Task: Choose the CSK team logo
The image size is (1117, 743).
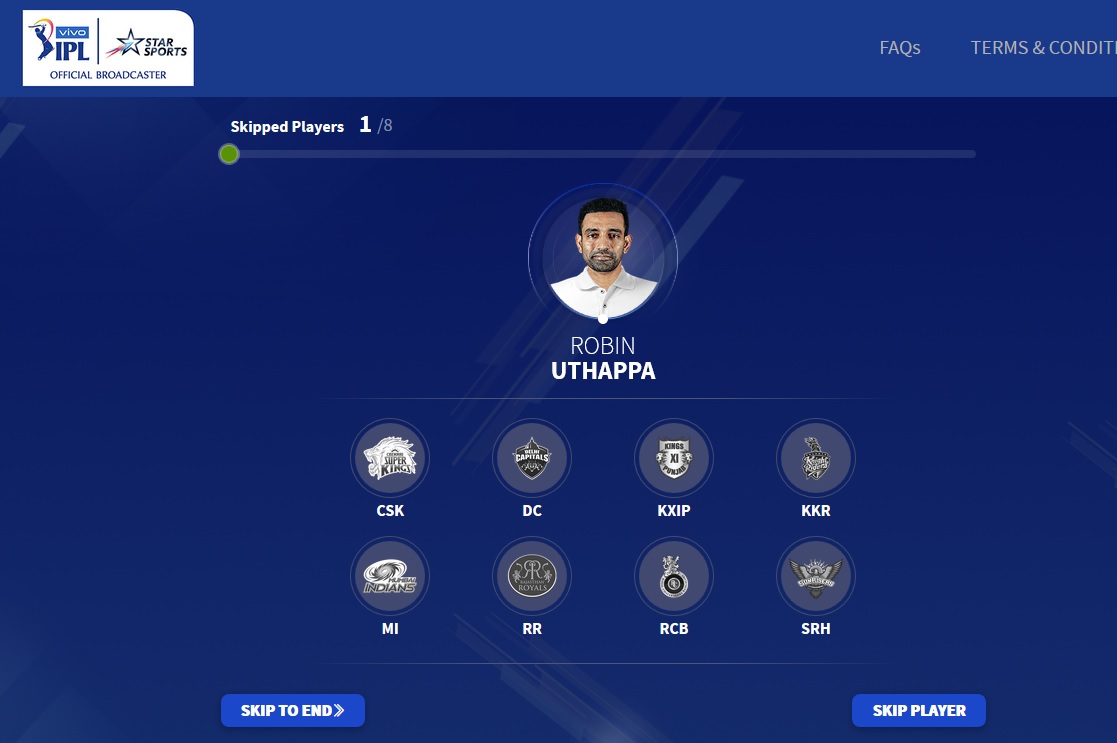Action: (389, 458)
